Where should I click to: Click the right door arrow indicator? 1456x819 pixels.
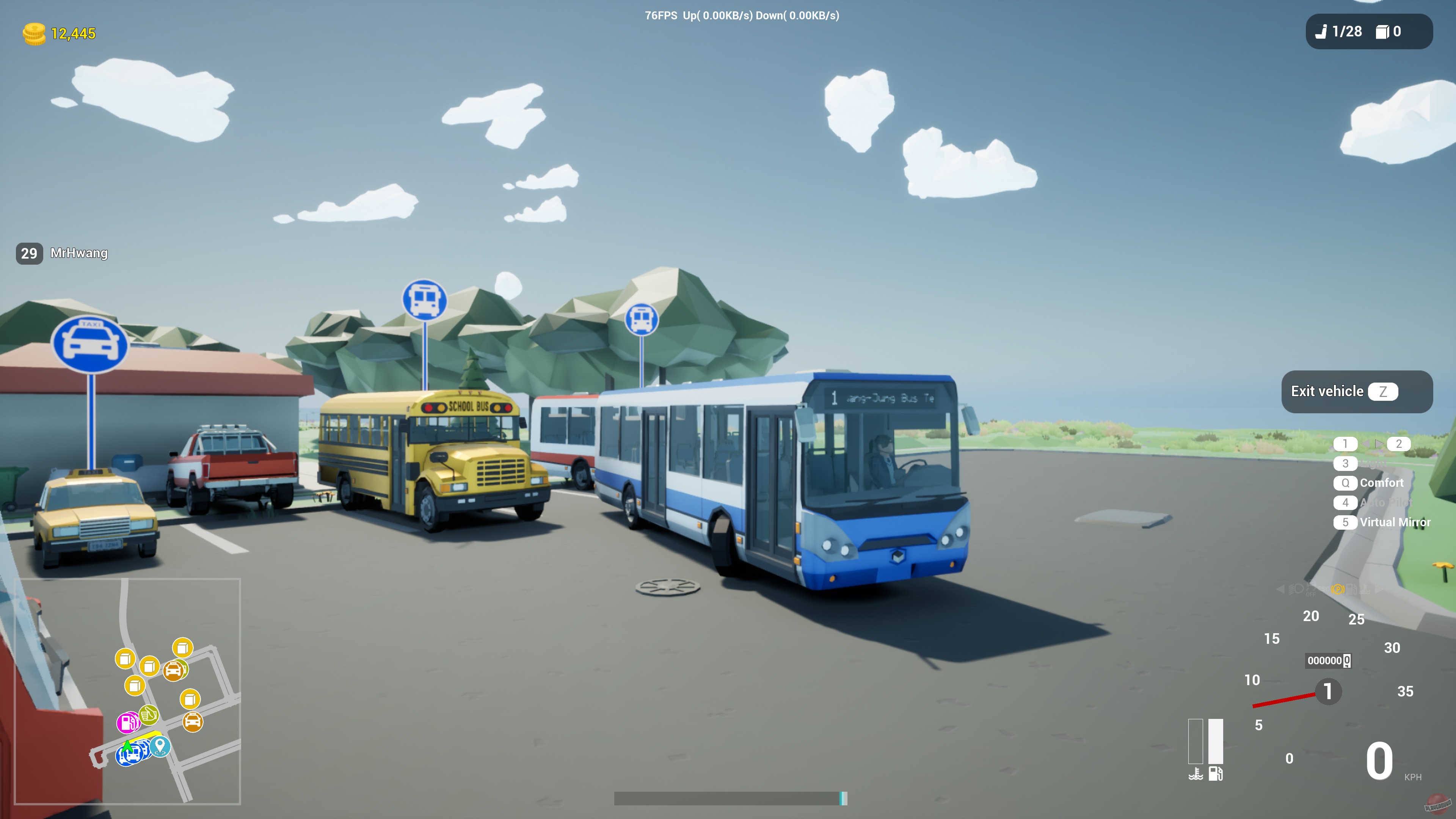(1380, 444)
